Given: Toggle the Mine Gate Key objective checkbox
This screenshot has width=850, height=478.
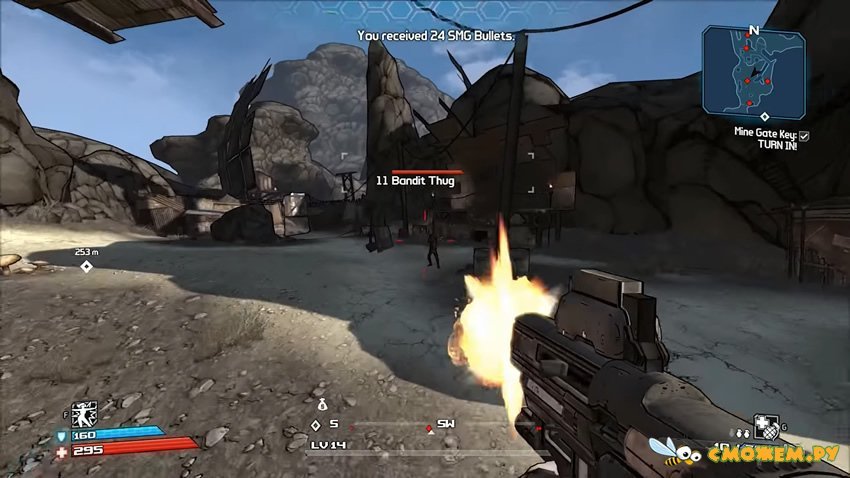Looking at the screenshot, I should [x=804, y=135].
